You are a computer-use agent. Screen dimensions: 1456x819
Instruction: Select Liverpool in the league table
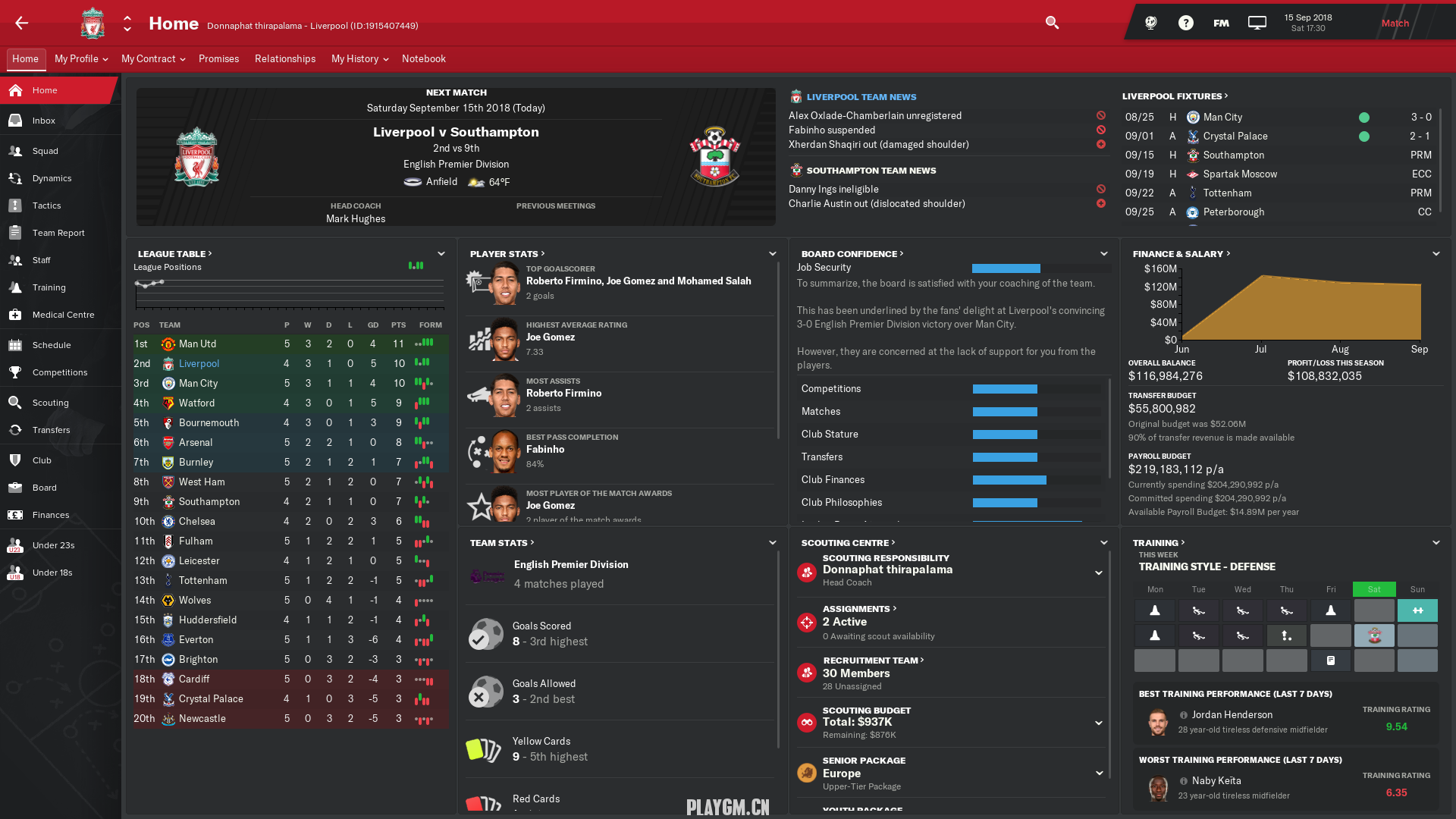click(x=199, y=364)
